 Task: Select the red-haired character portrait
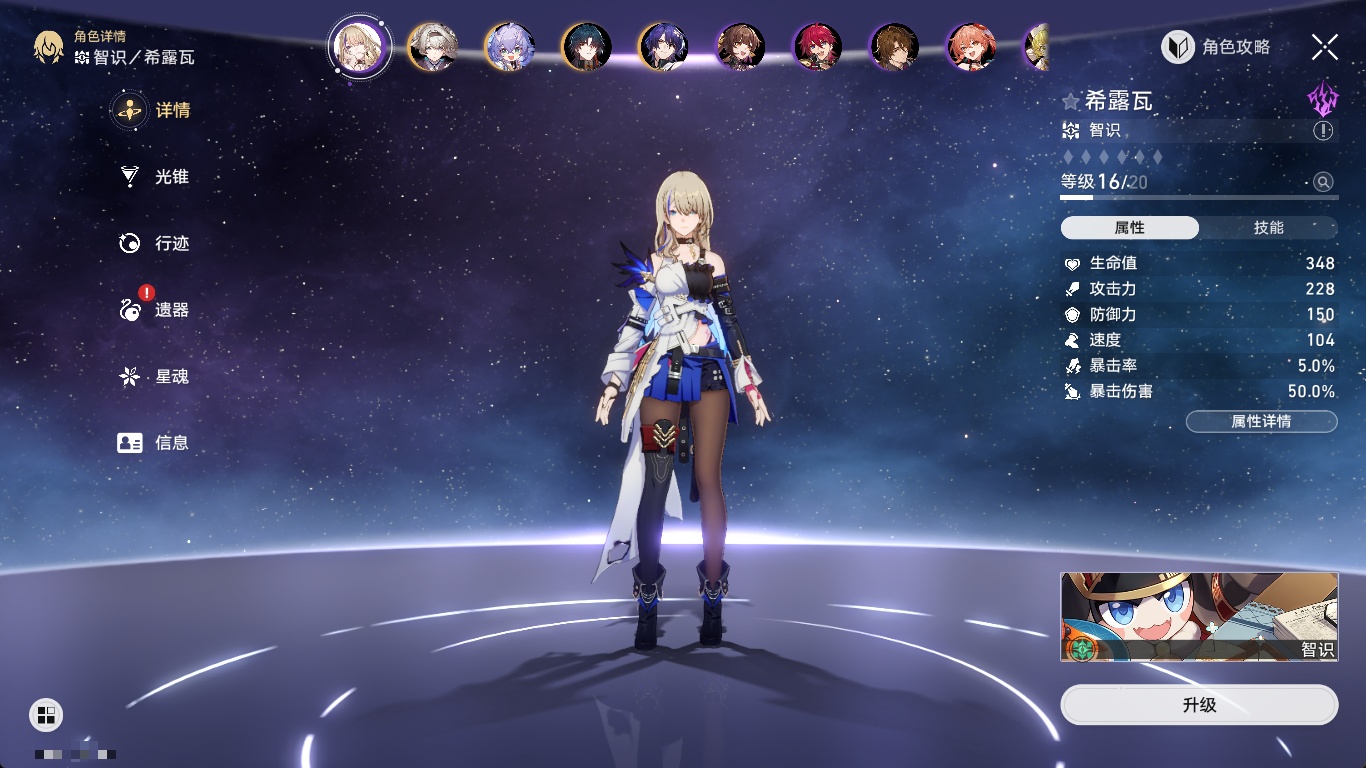click(818, 47)
